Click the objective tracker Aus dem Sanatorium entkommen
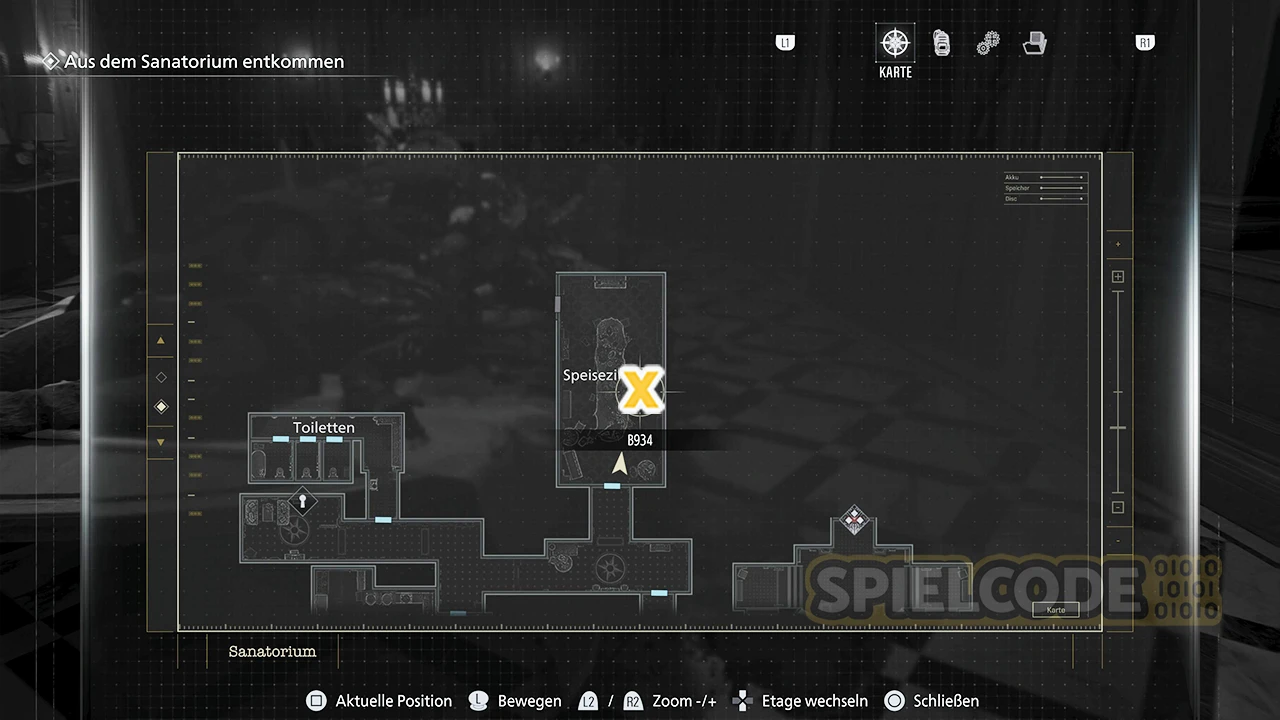 (204, 61)
